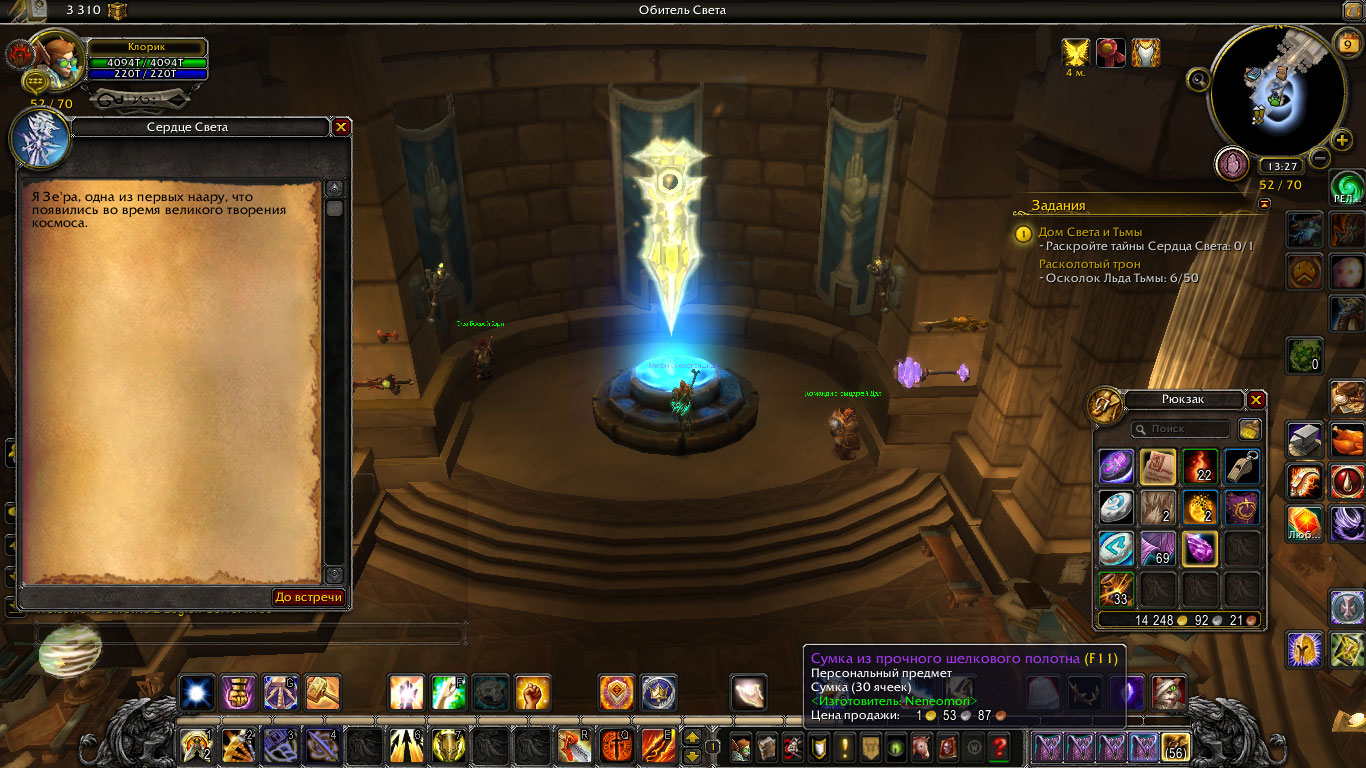1366x768 pixels.
Task: Close the Сердце Света dialogue window
Action: click(341, 127)
